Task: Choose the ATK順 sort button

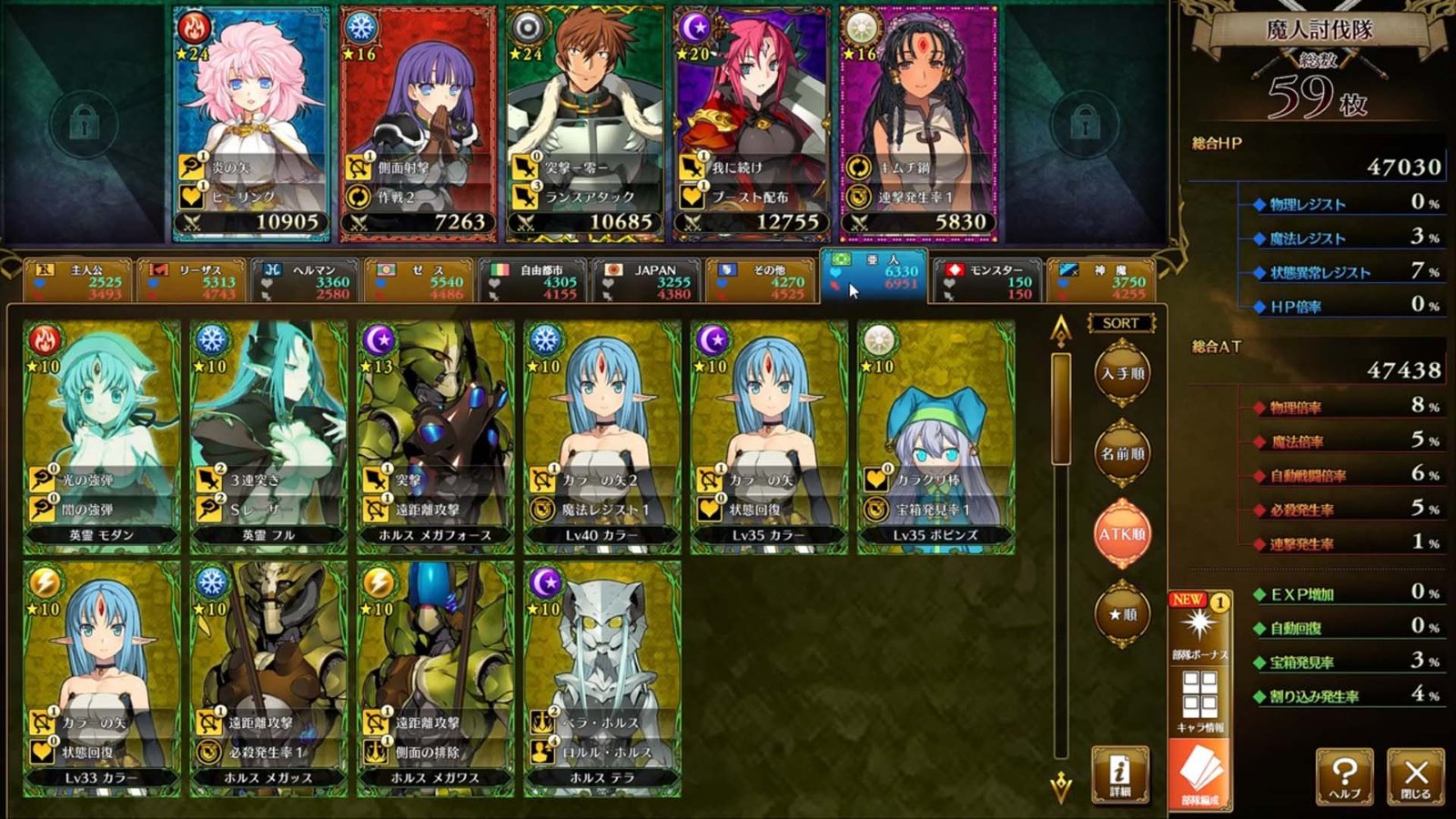Action: click(x=1121, y=534)
